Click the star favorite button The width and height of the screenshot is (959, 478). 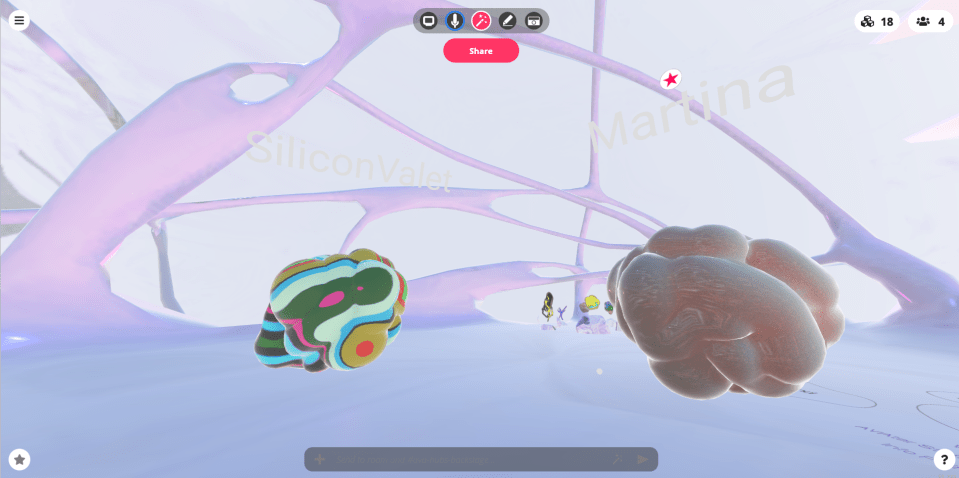(20, 459)
